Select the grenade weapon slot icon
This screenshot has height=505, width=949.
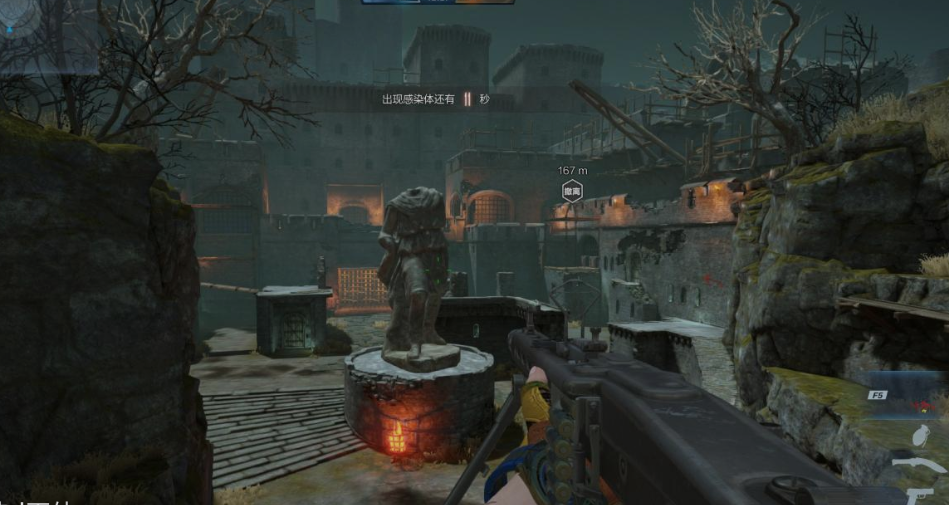click(920, 435)
